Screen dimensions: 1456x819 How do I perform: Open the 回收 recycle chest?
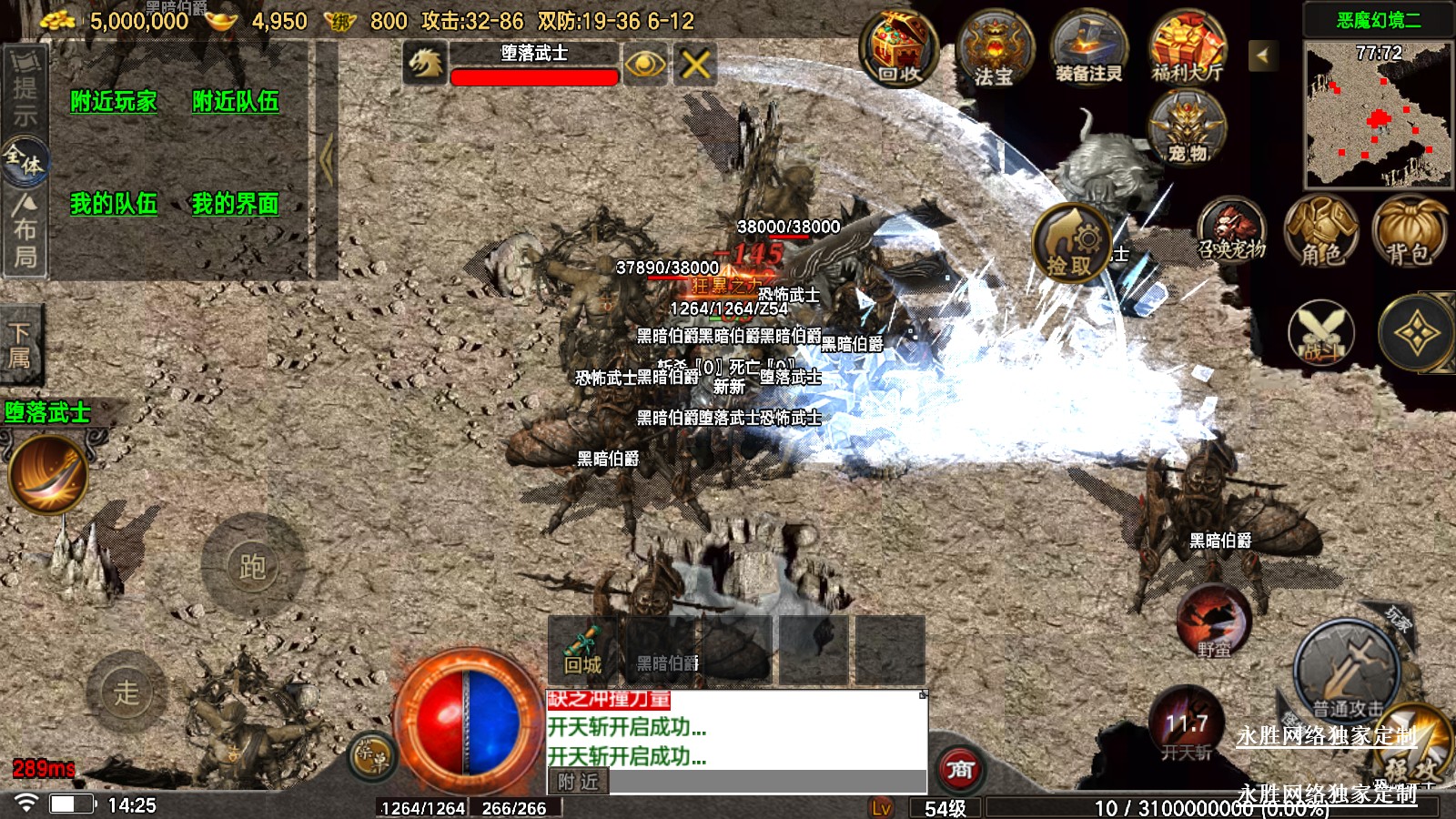(899, 48)
